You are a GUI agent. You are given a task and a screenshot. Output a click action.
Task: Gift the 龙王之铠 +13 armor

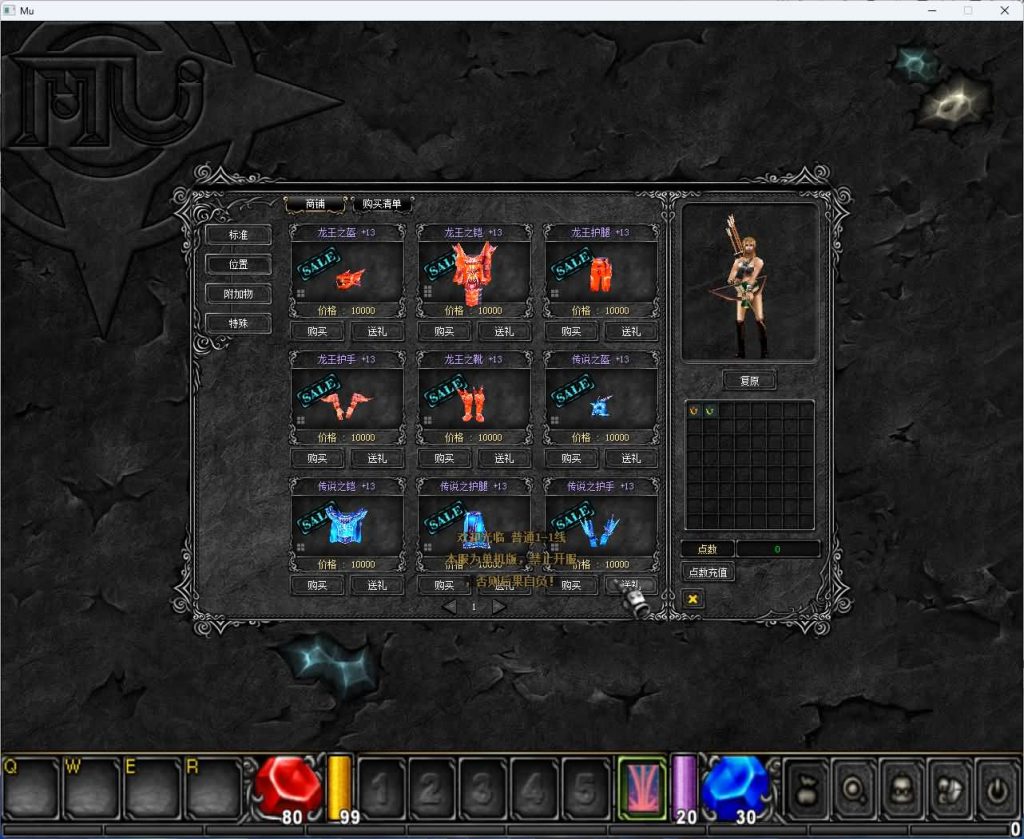click(504, 332)
